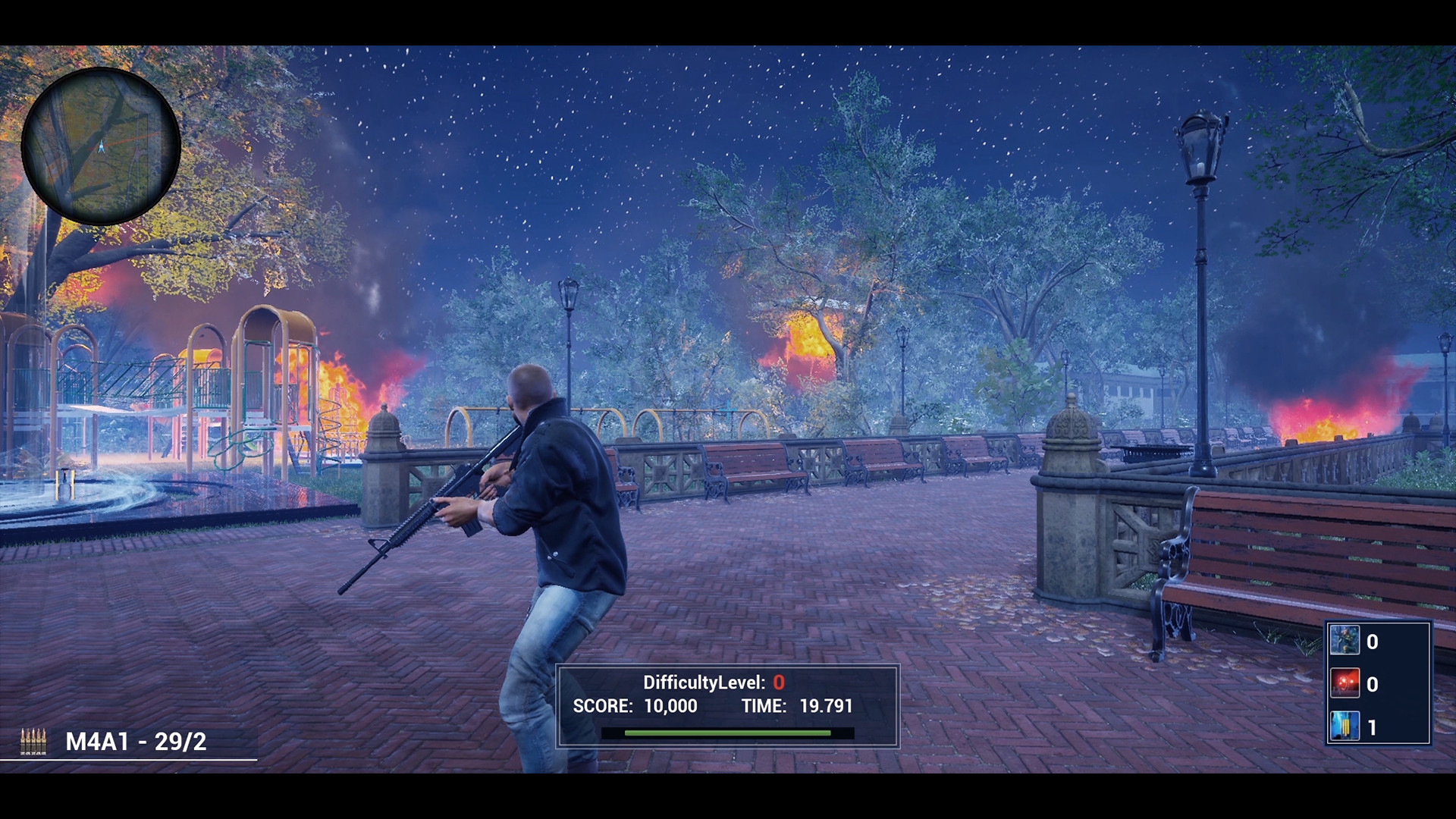
Task: Select the blue soldier item icon
Action: click(x=1345, y=641)
